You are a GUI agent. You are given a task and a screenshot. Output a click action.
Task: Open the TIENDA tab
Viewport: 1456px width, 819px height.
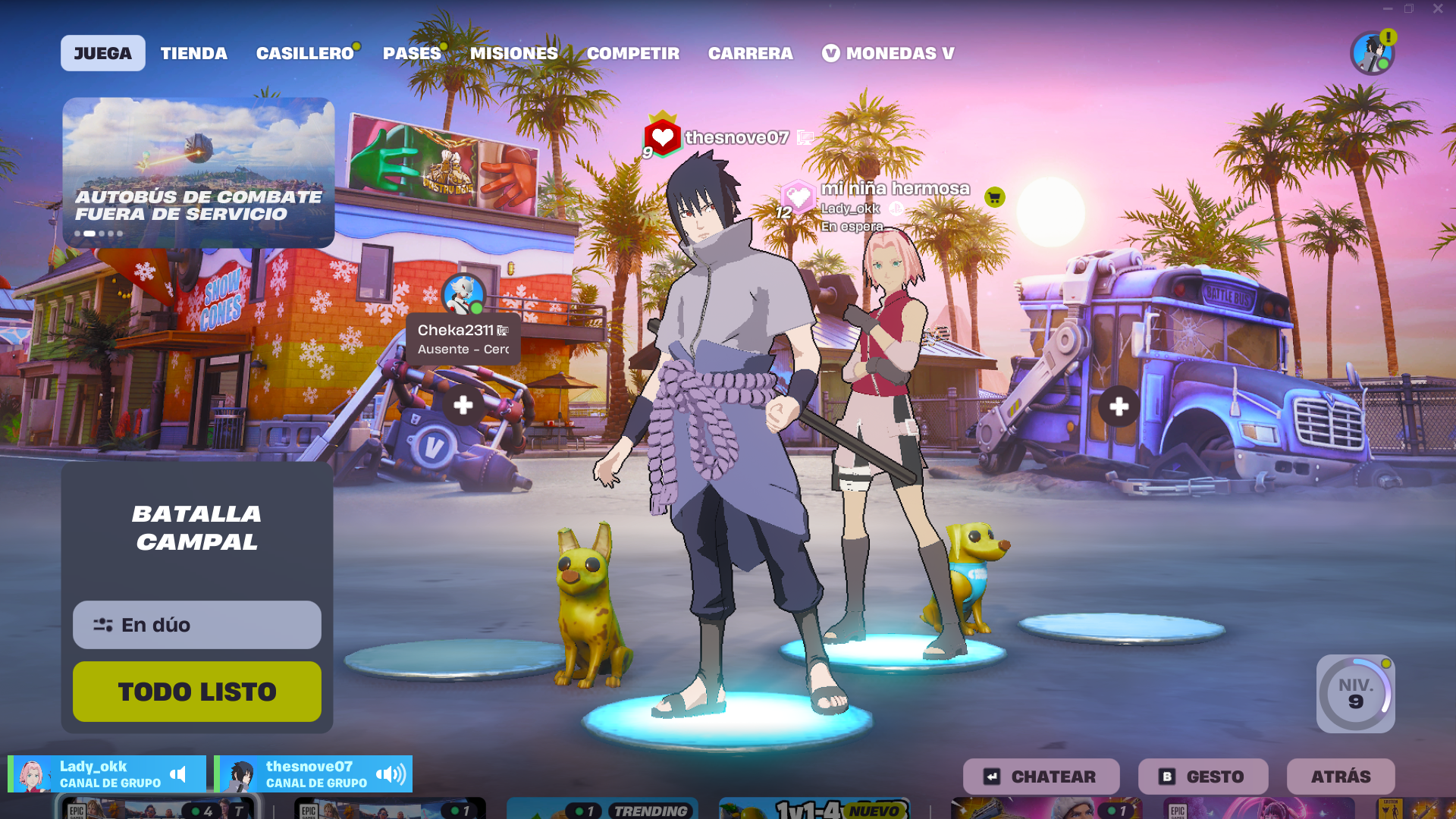pyautogui.click(x=193, y=53)
